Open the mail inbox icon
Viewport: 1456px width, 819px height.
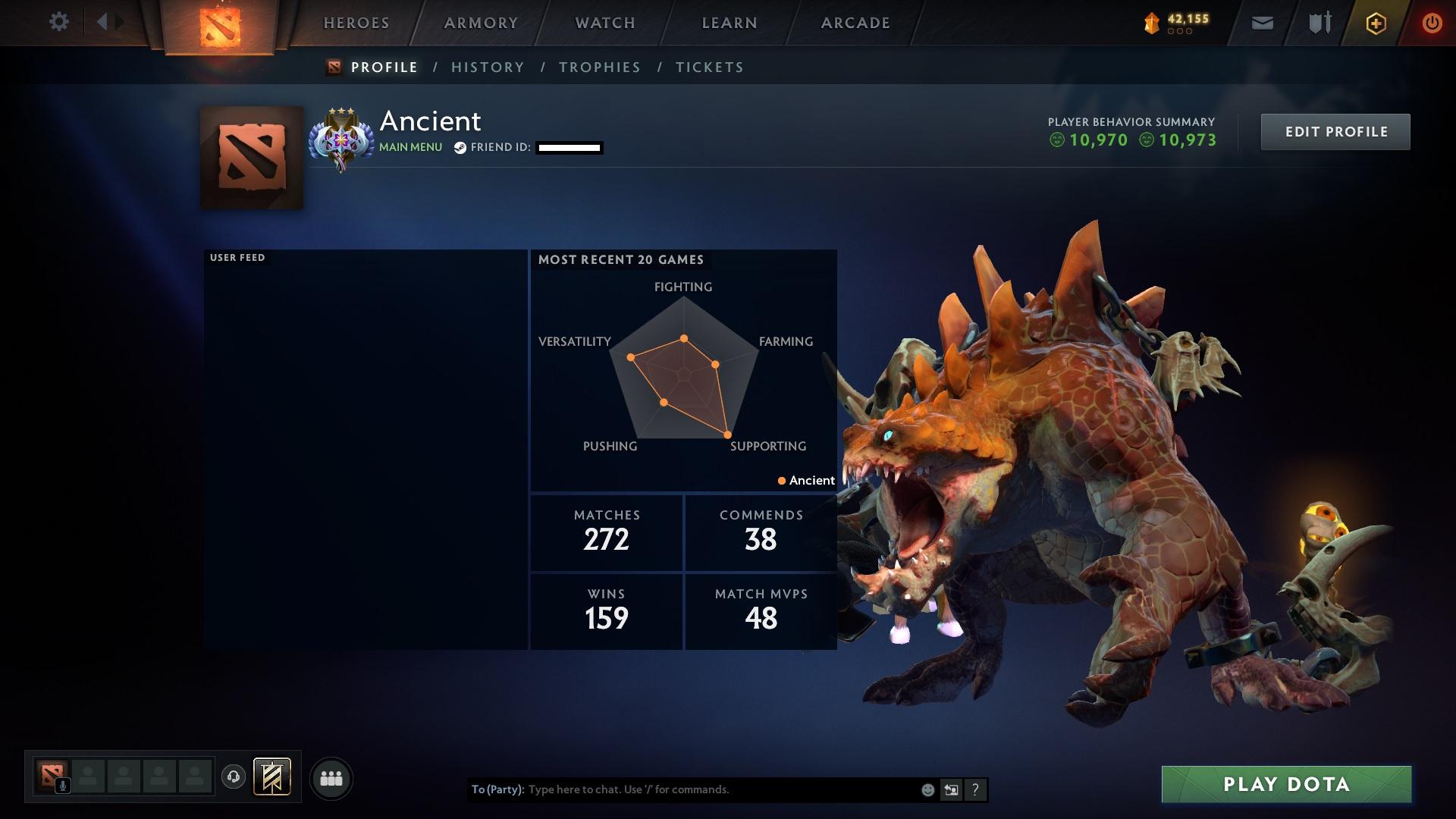[1262, 24]
